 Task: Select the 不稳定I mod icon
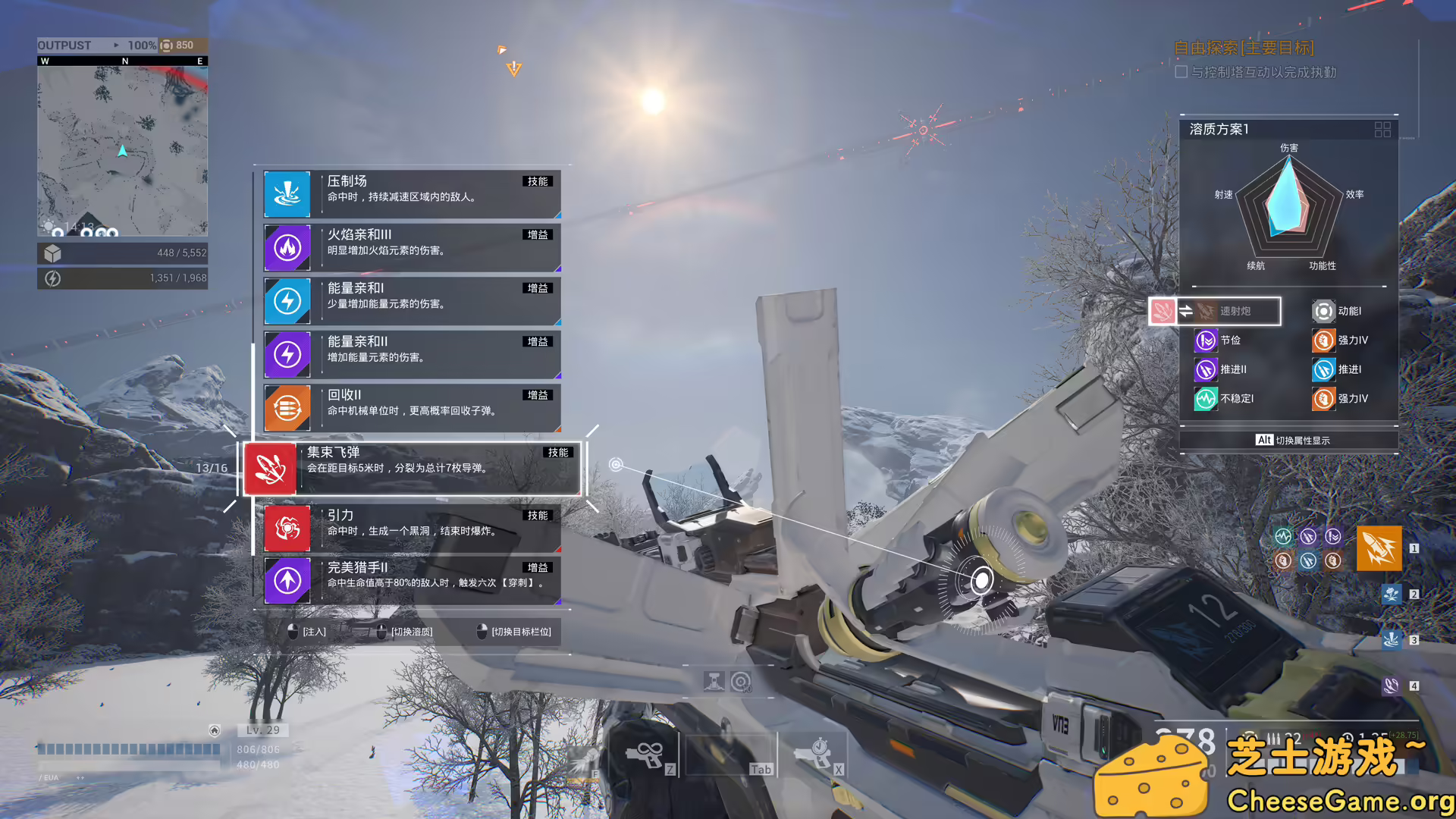(x=1205, y=399)
